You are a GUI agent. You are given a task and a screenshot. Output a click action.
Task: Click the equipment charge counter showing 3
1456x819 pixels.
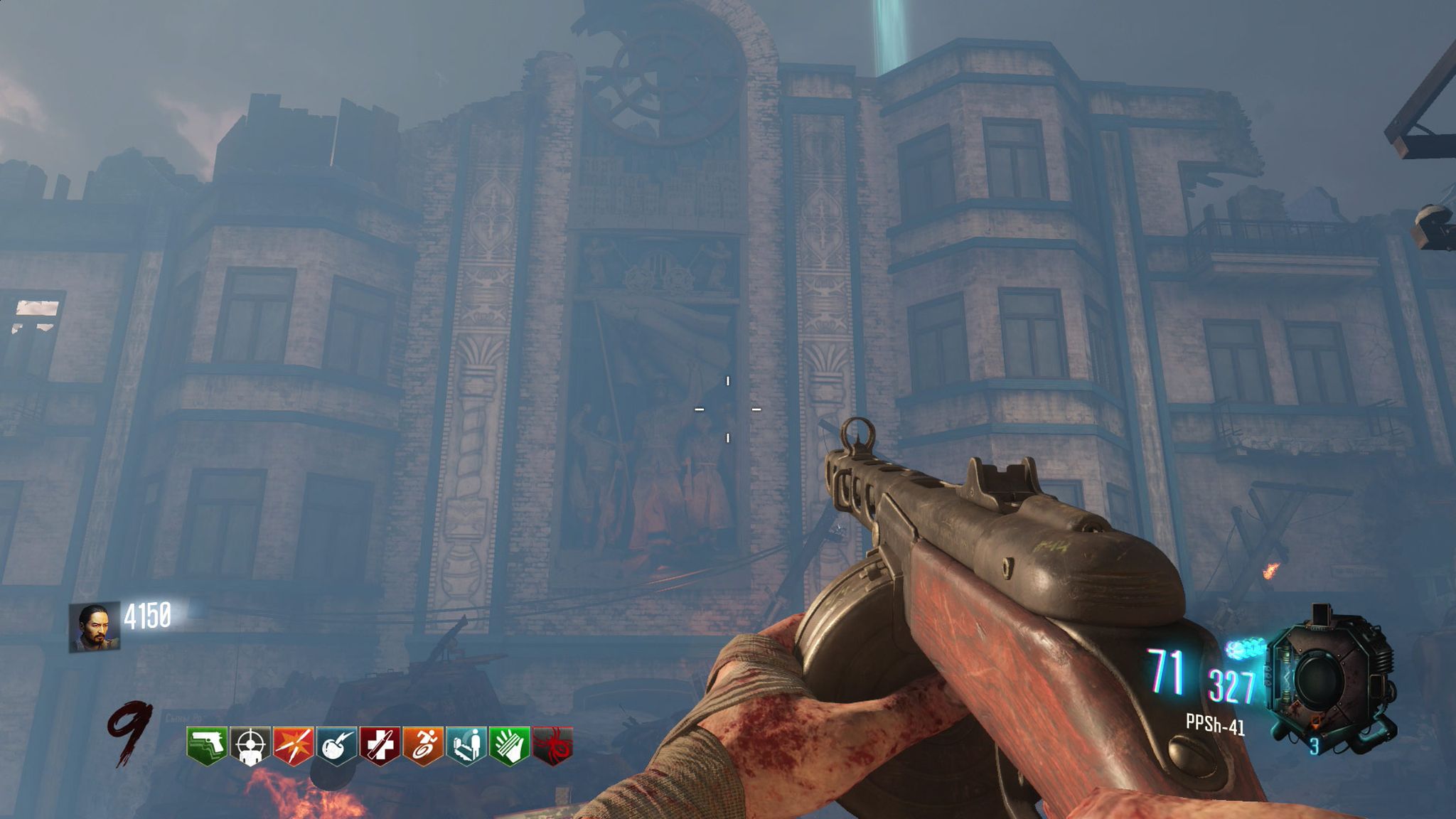coord(1315,746)
